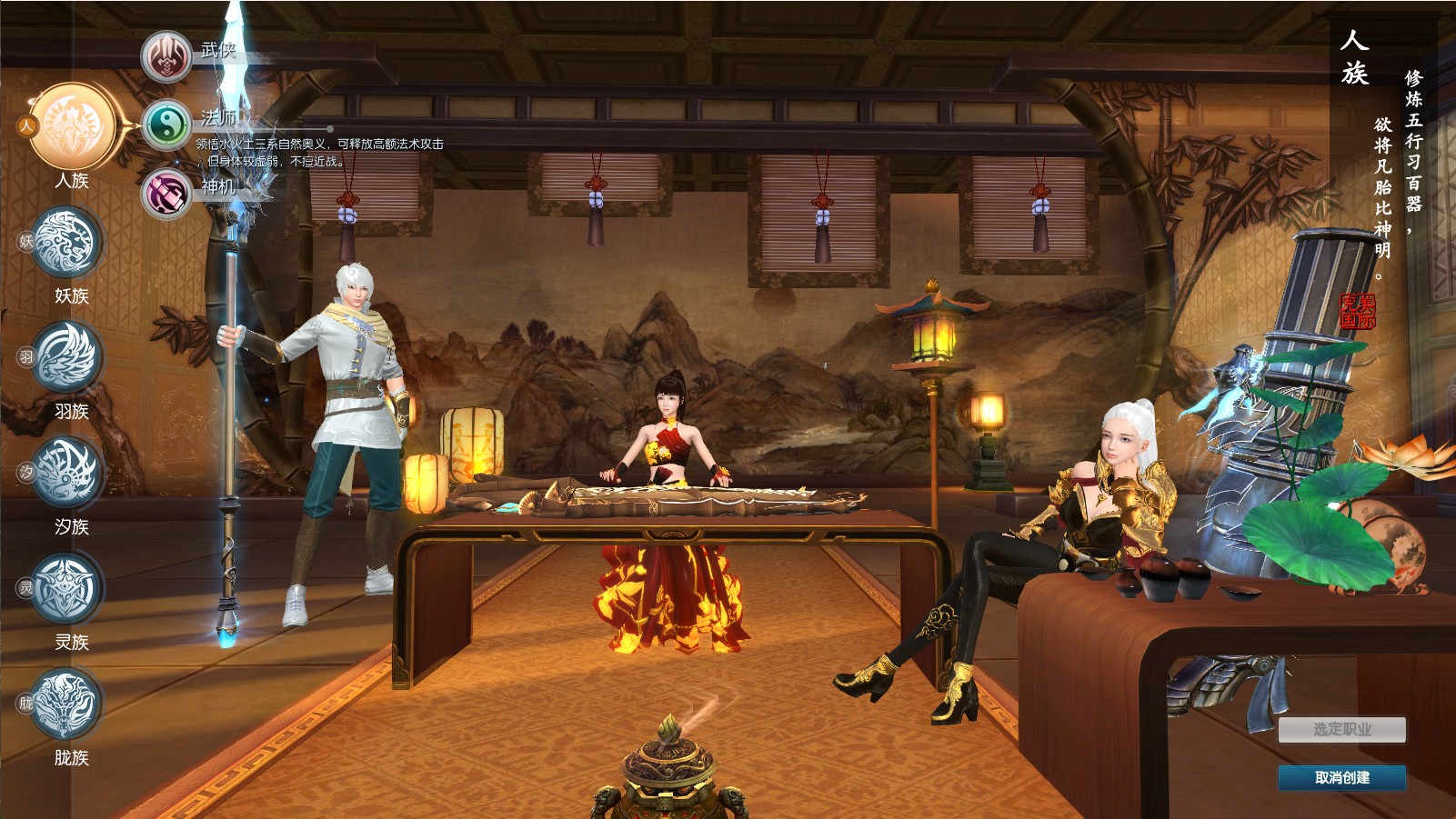The height and width of the screenshot is (819, 1456).
Task: Confirm with the 选定职业 button
Action: click(1341, 729)
